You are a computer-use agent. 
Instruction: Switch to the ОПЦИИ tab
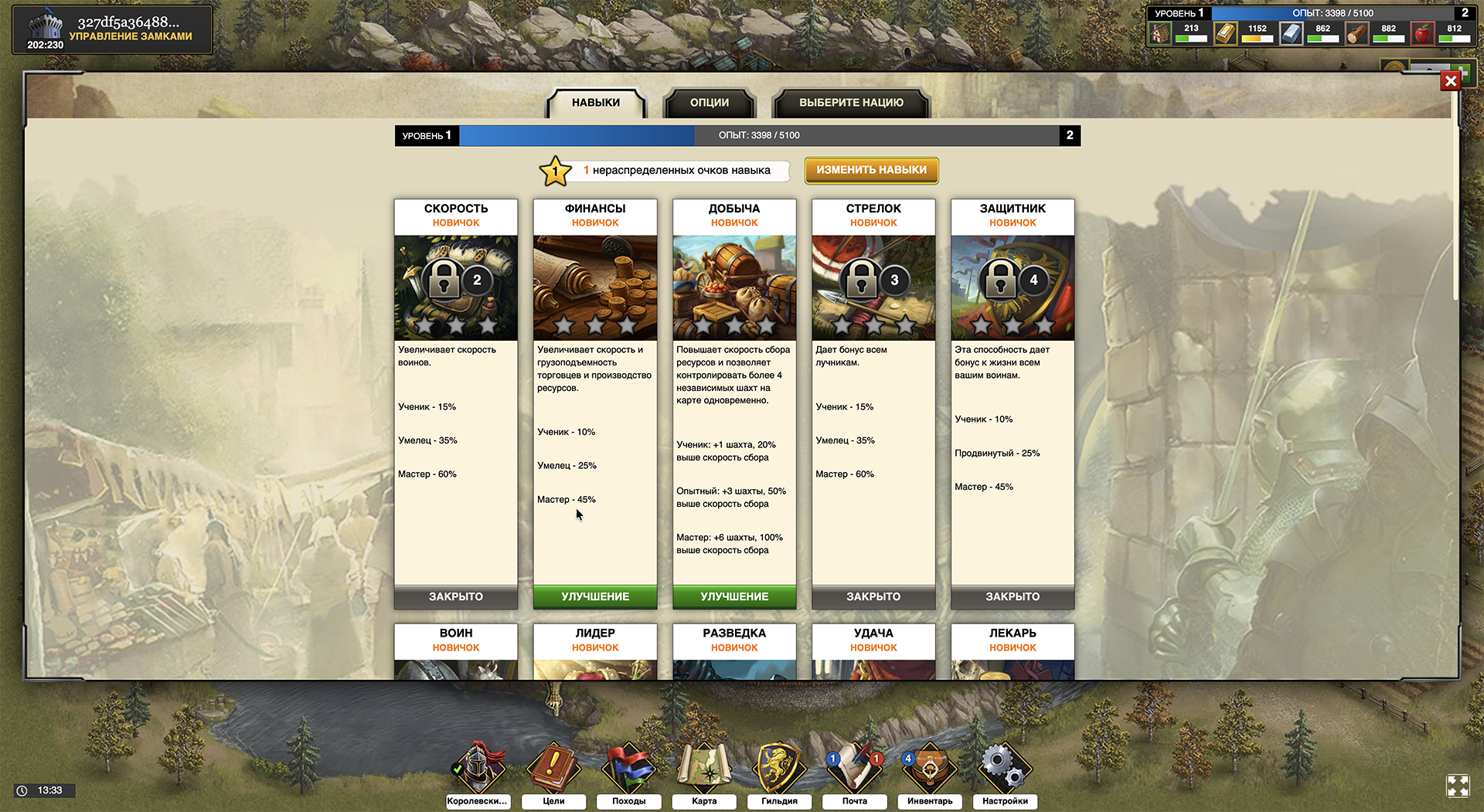coord(708,102)
